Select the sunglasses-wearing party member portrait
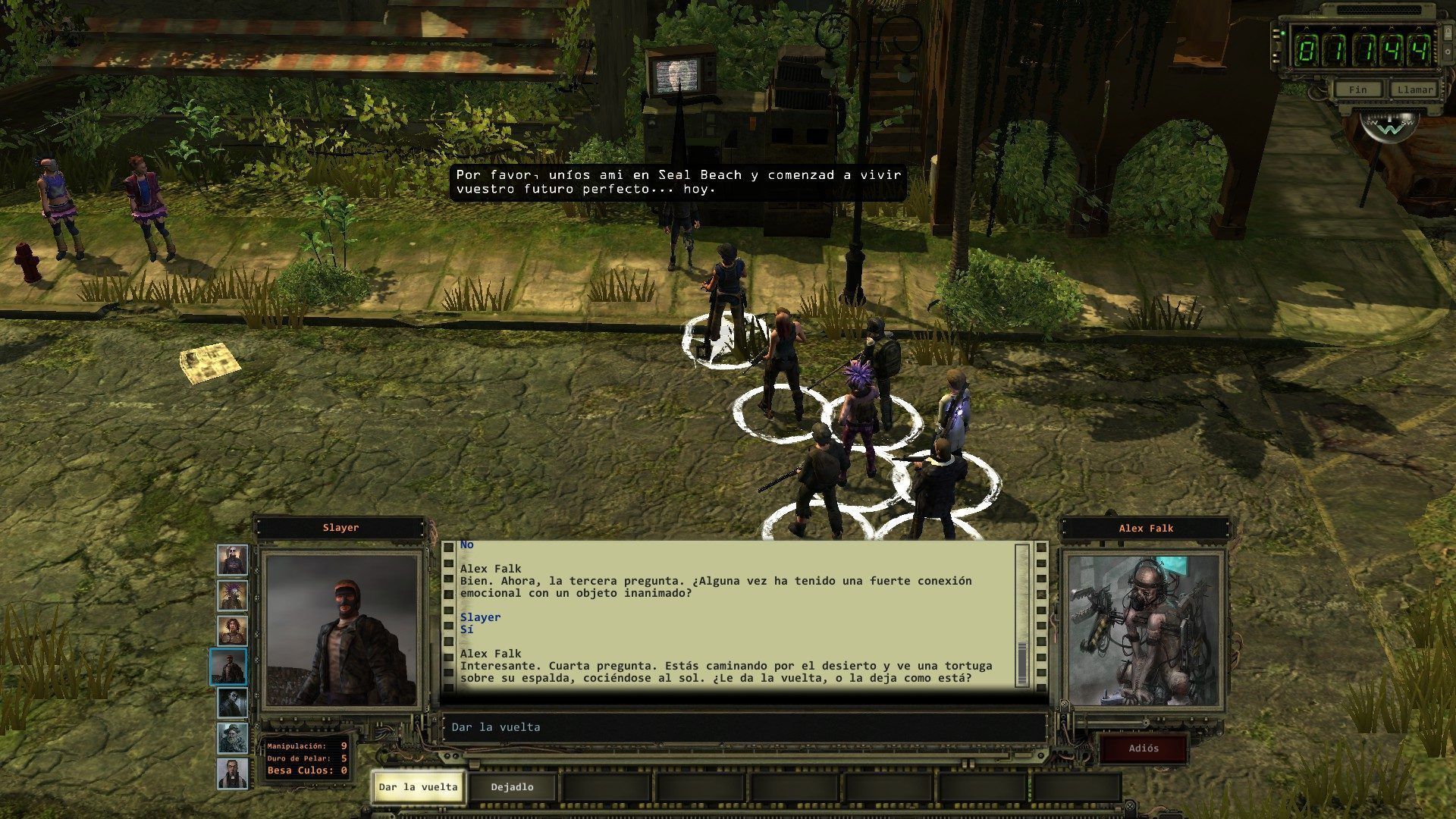This screenshot has width=1456, height=819. pos(232,702)
